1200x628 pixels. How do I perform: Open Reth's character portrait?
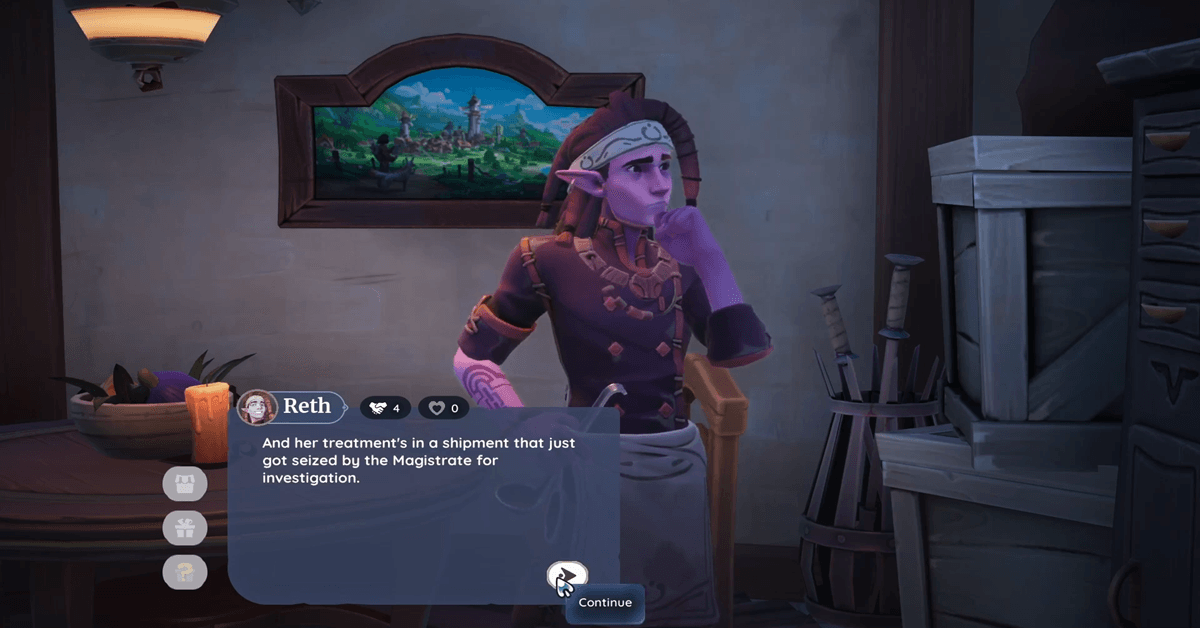tap(257, 407)
